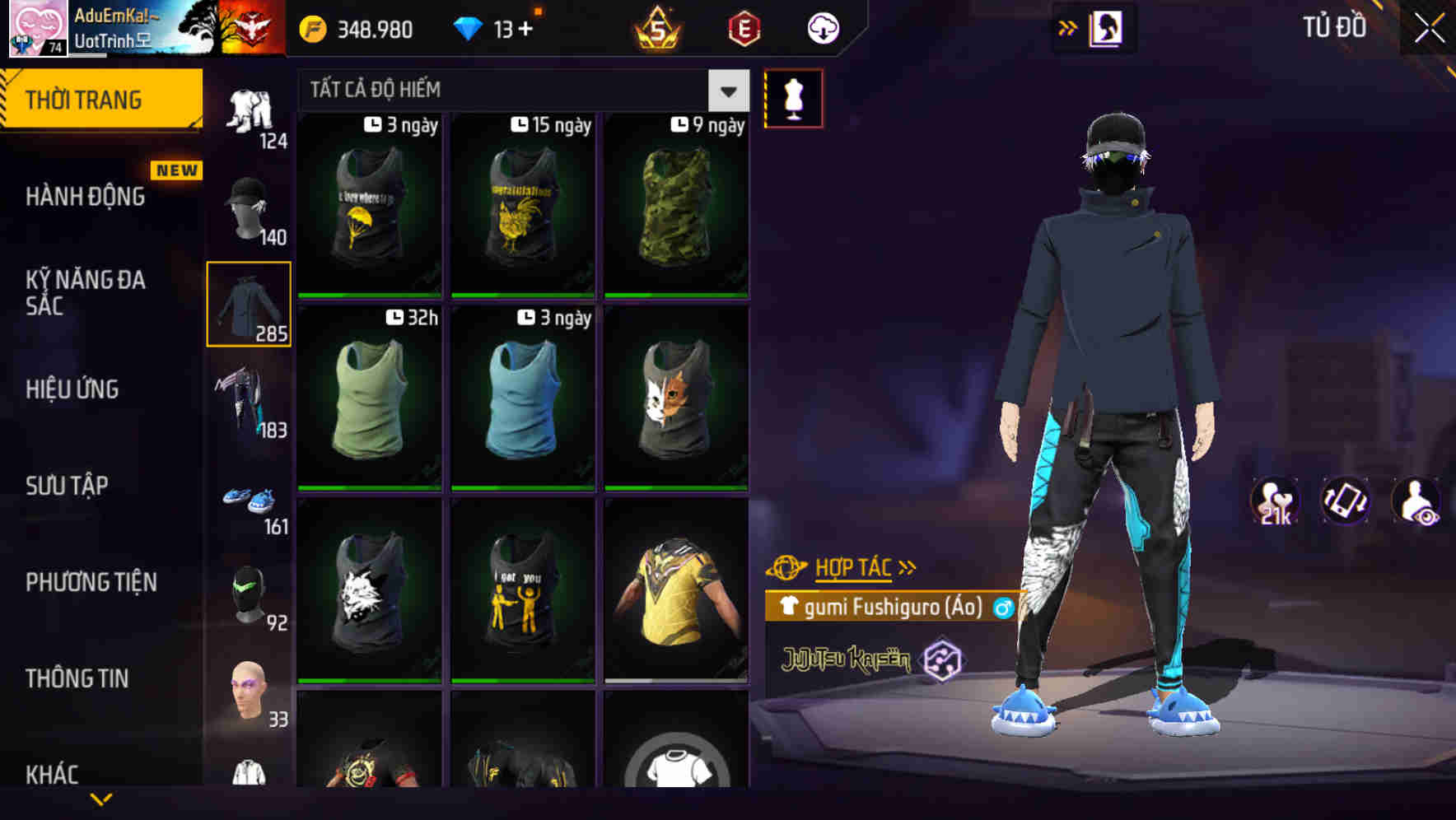Expand the chevron at bottom of sidebar
Screen dimensions: 1456x820
100,799
